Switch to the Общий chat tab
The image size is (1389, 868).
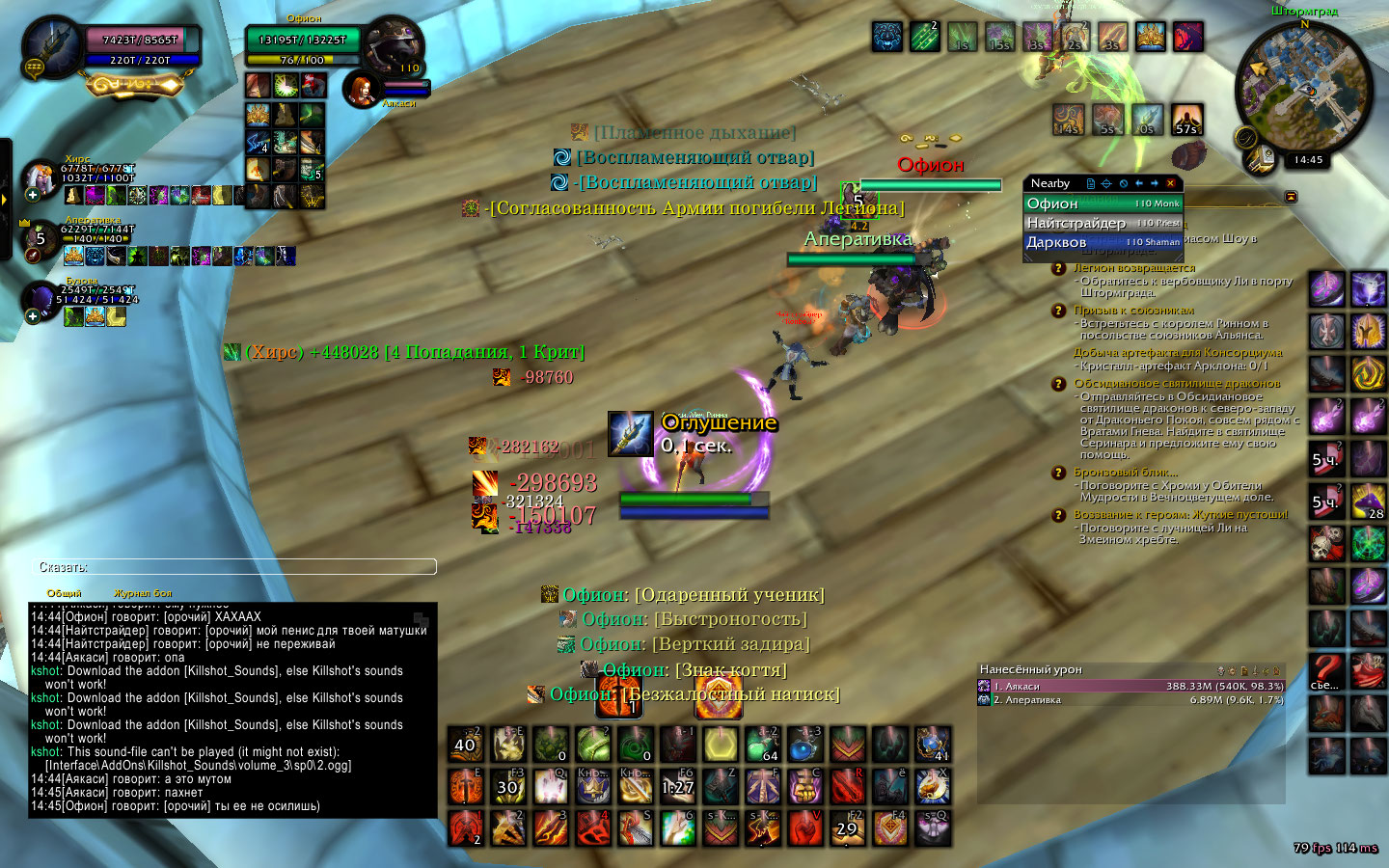[x=65, y=593]
